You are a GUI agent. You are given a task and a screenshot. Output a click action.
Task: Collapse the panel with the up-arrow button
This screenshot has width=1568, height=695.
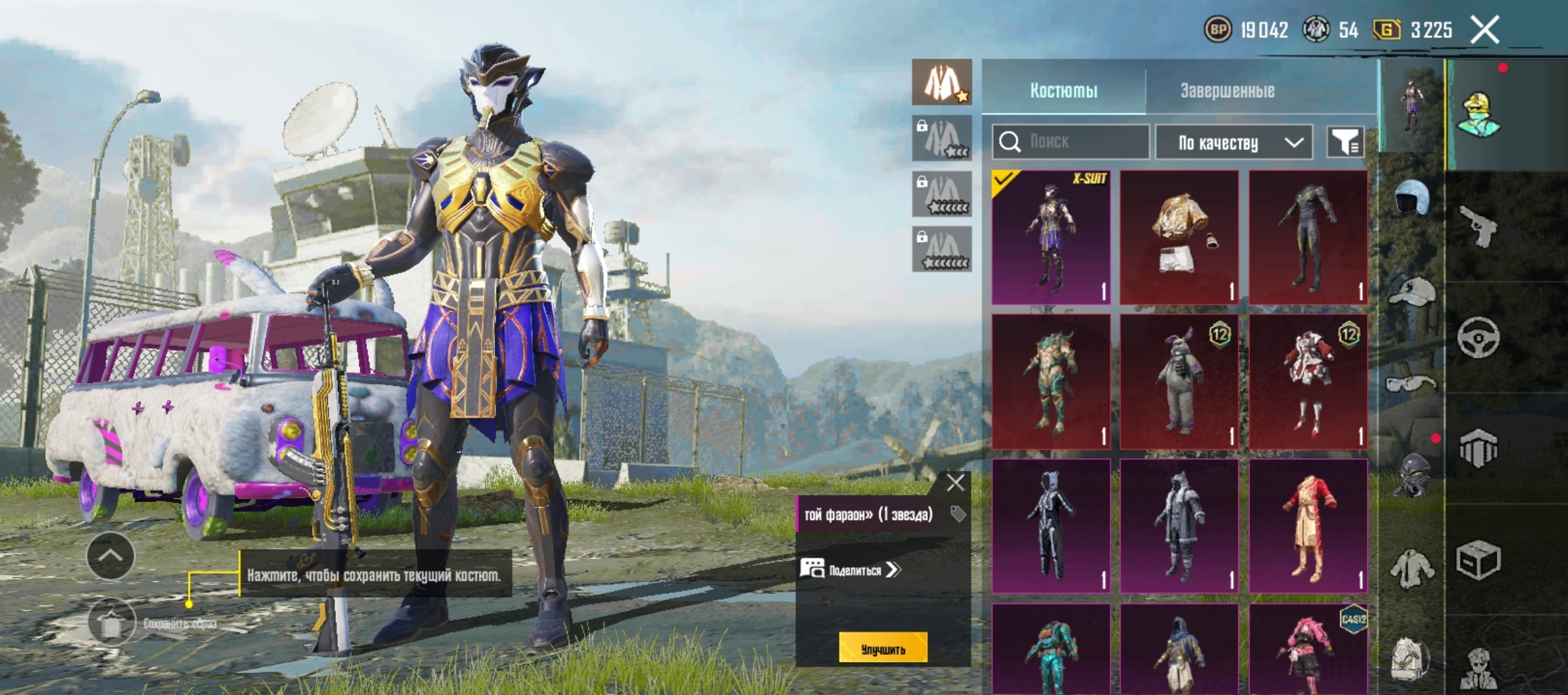111,556
